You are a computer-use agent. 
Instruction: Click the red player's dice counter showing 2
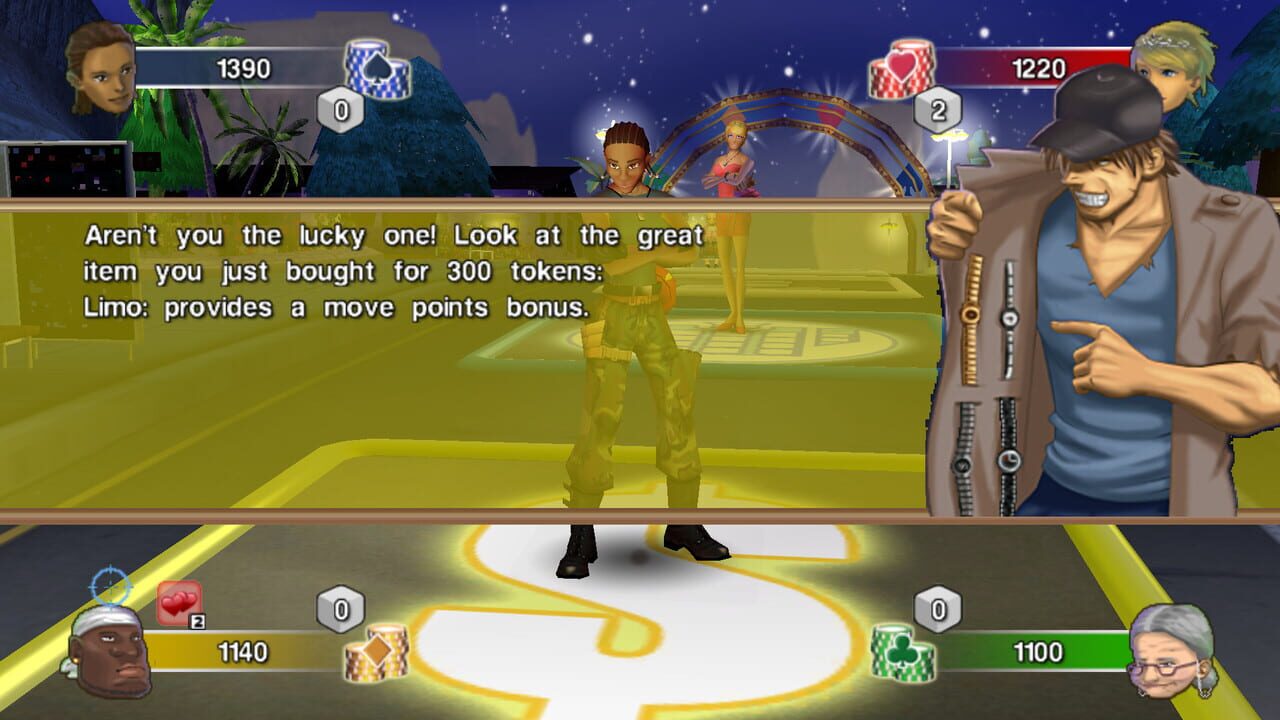(x=937, y=113)
